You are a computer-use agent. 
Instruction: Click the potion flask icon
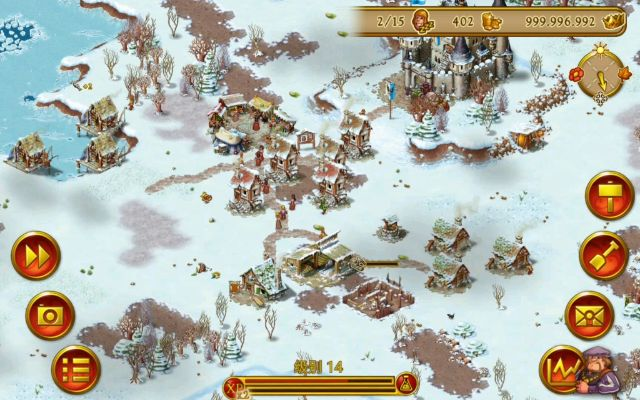(406, 384)
